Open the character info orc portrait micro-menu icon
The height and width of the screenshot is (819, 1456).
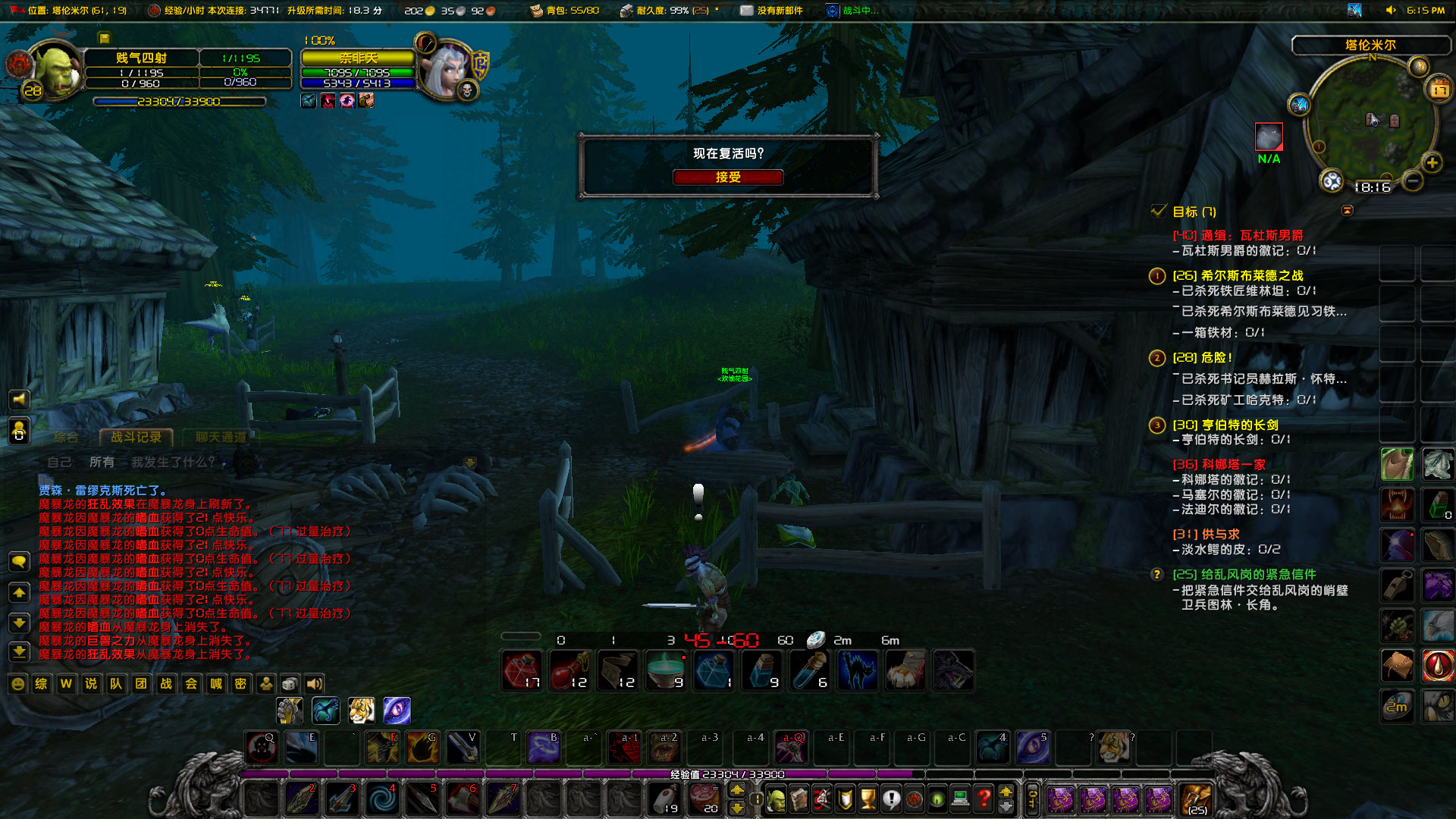776,799
